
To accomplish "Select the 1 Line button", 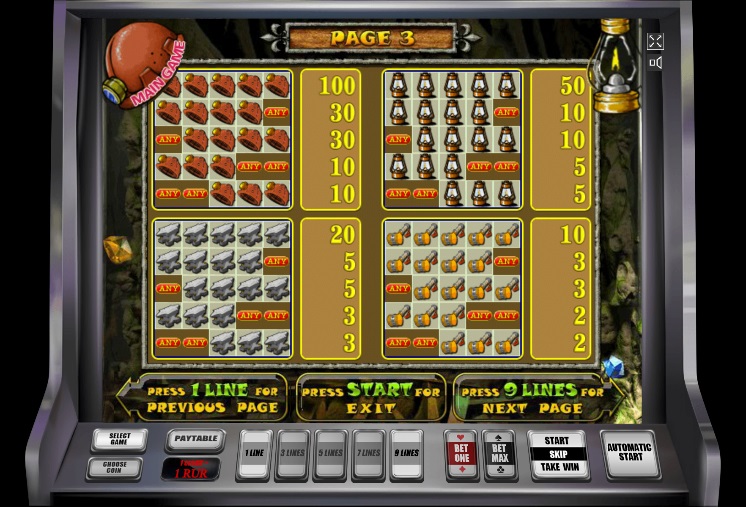I will click(x=255, y=454).
